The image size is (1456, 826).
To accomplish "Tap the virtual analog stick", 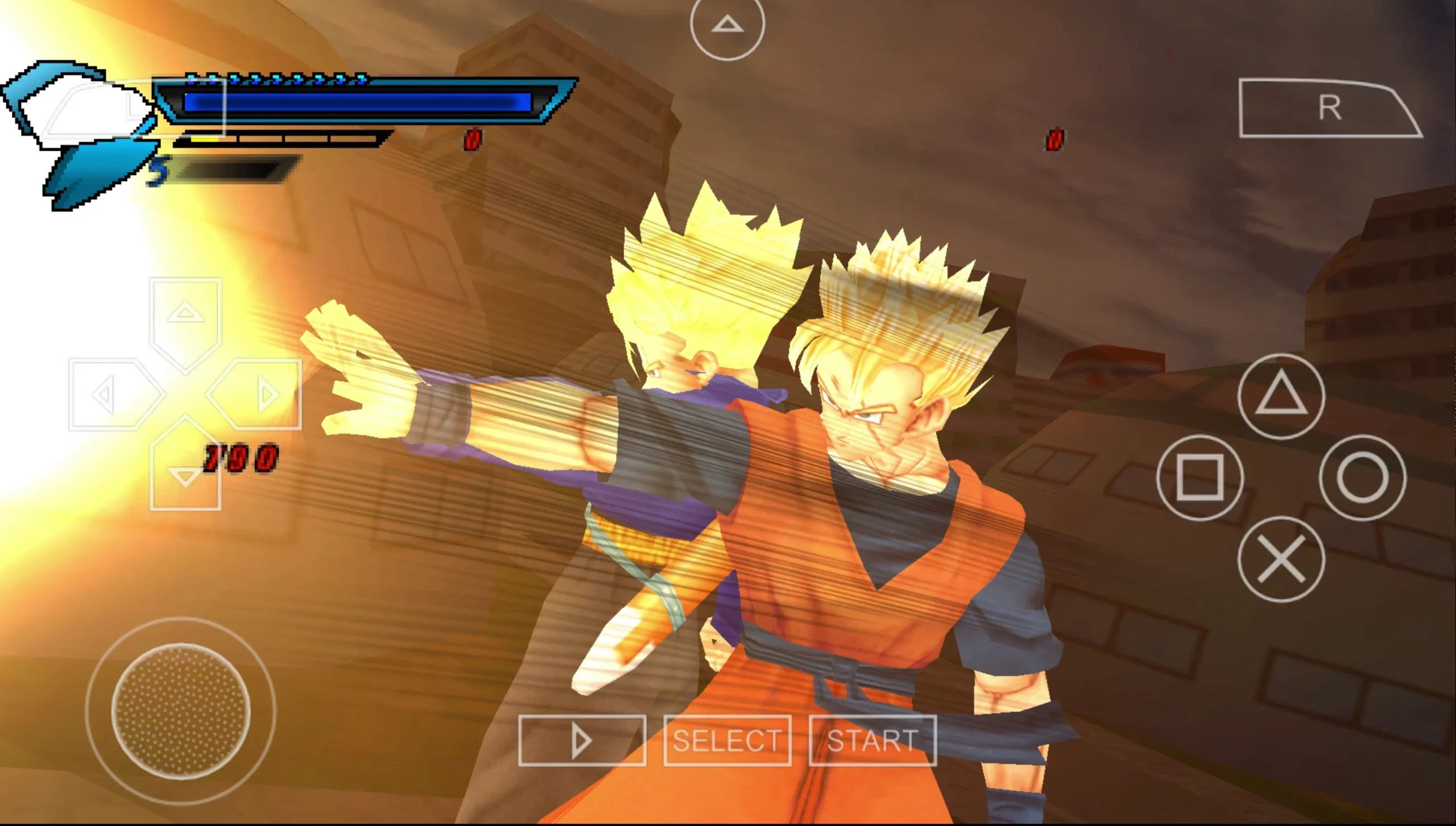I will [181, 712].
